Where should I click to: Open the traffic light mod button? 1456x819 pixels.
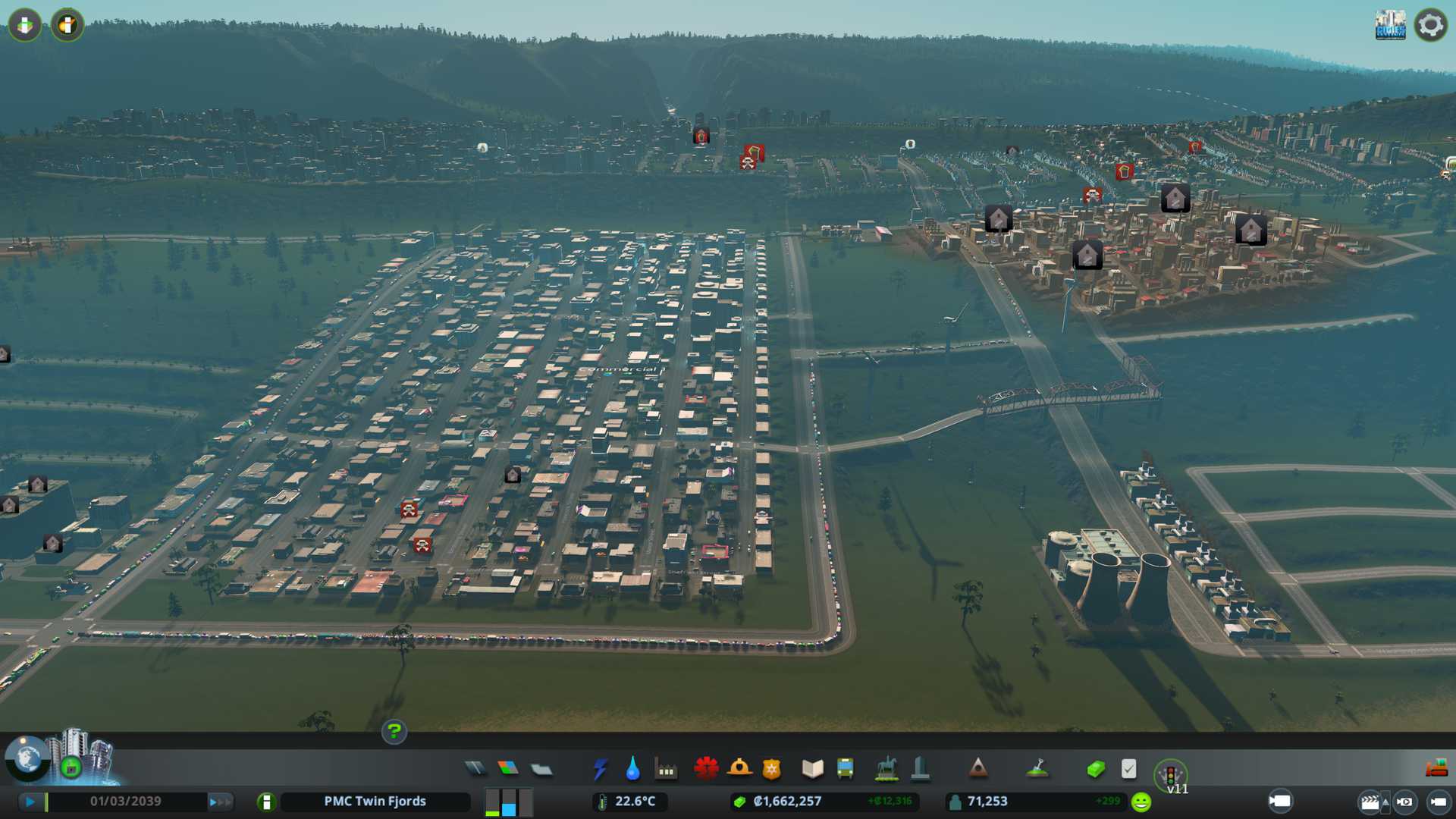point(1170,775)
